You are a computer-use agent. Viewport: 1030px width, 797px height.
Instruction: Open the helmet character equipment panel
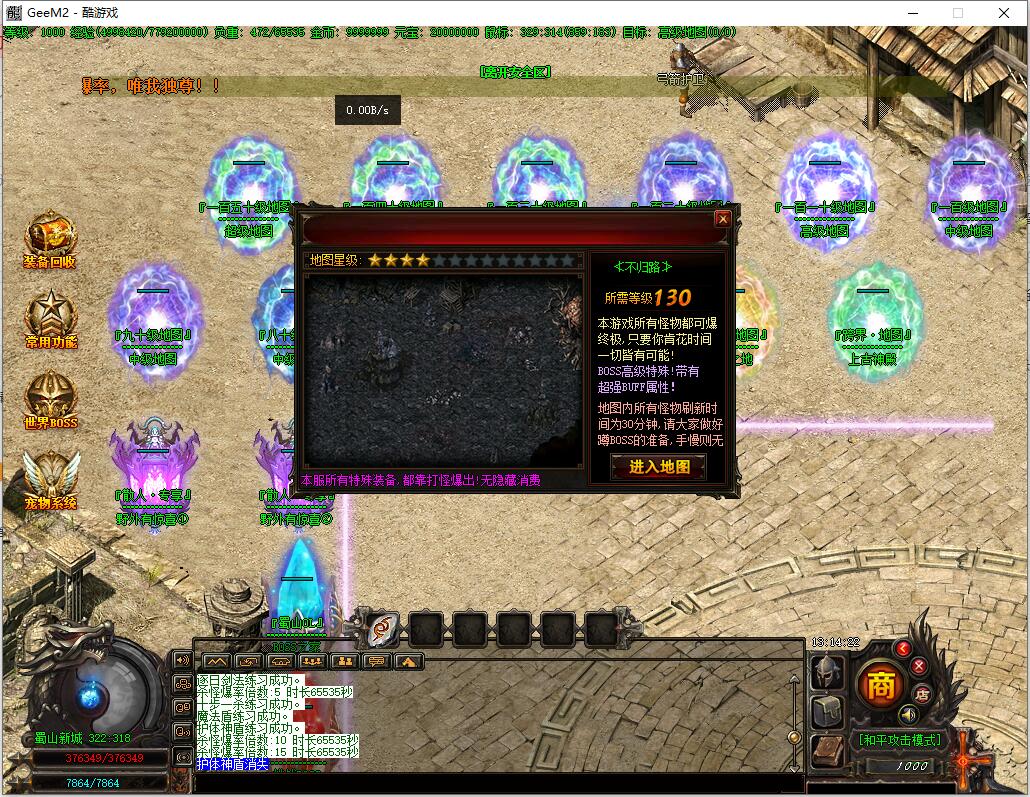coord(828,672)
